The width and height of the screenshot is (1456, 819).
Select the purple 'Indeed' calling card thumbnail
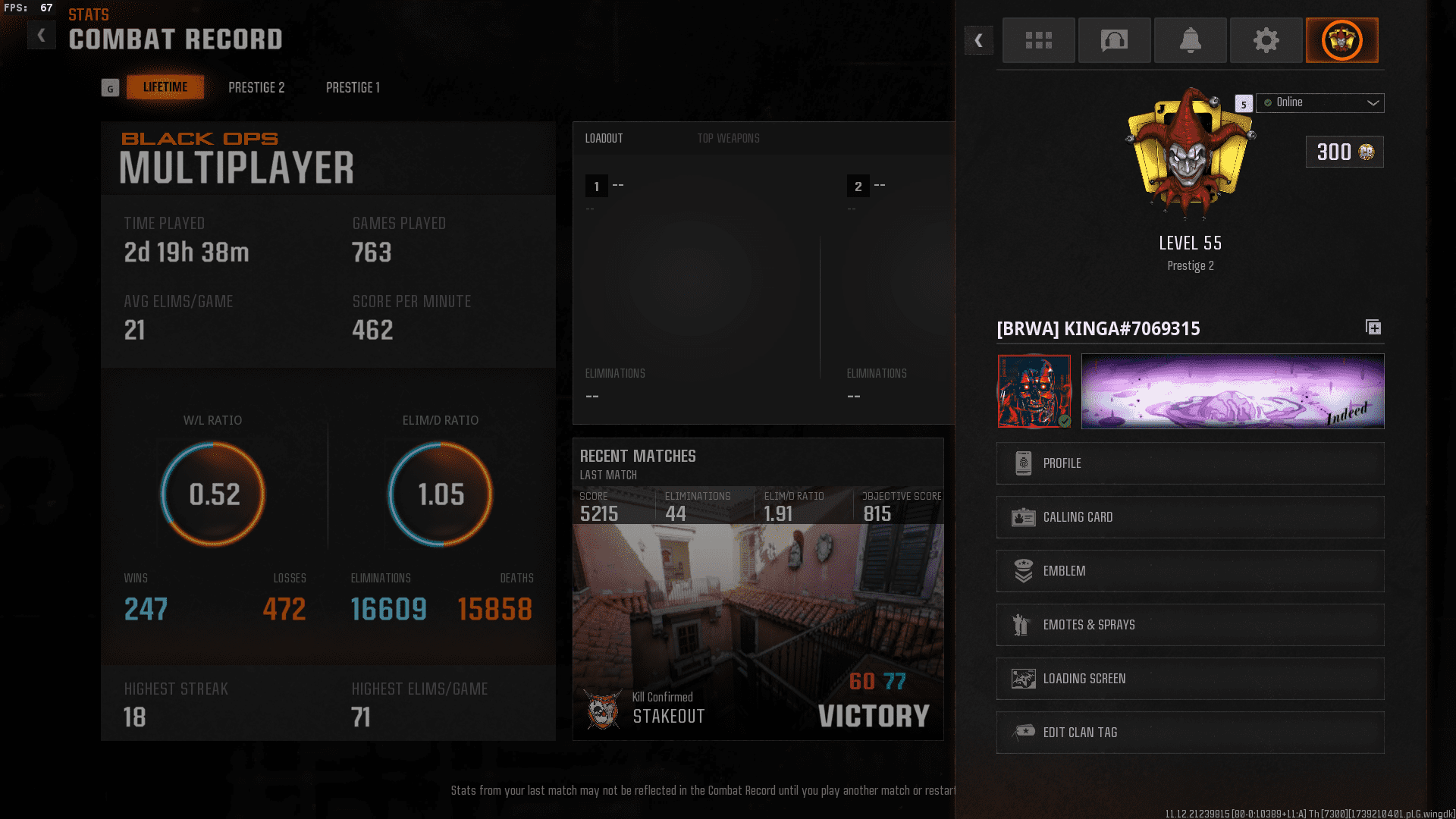pos(1232,391)
